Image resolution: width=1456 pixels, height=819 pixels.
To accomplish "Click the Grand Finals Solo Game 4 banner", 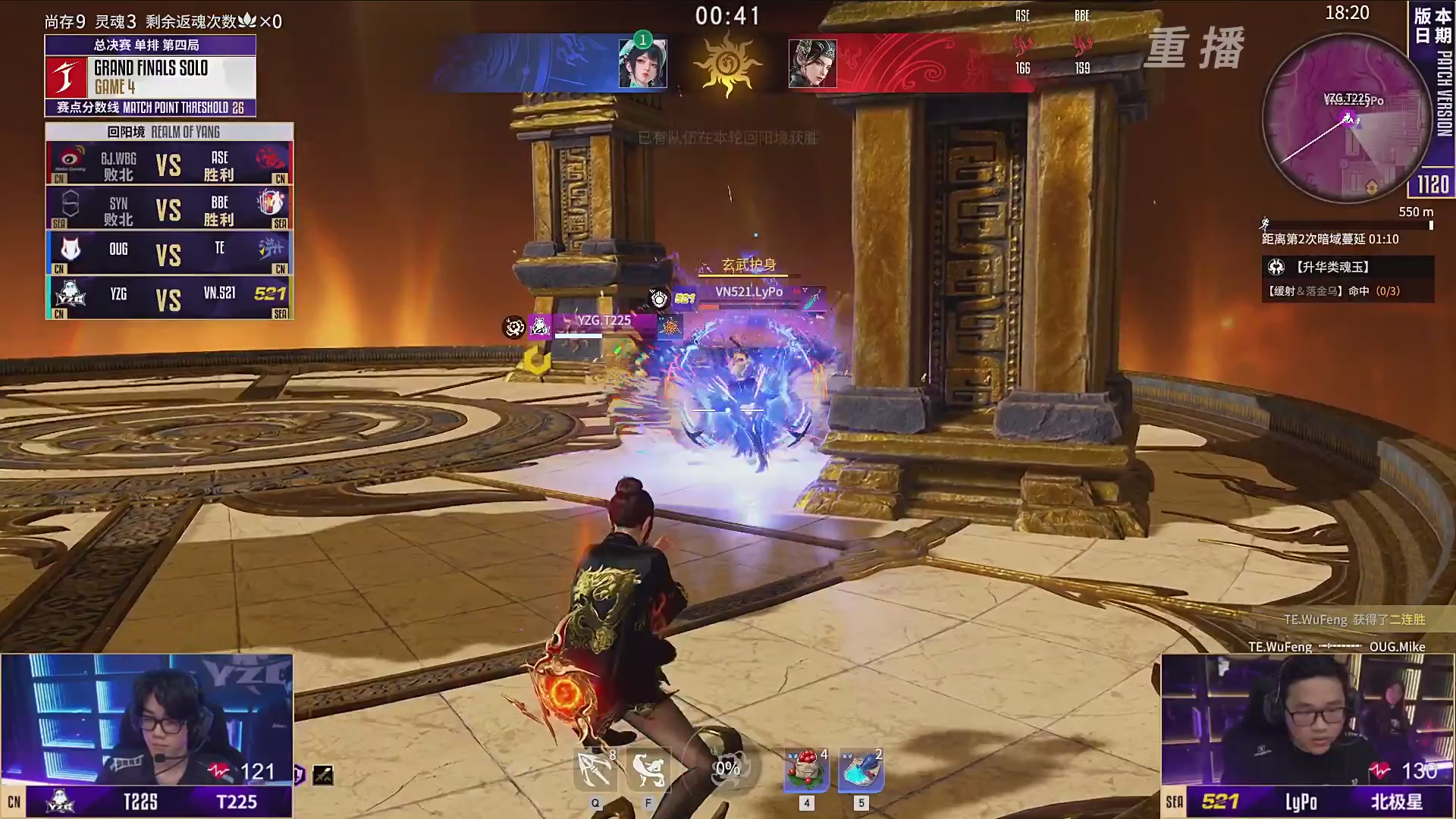I will (x=150, y=76).
